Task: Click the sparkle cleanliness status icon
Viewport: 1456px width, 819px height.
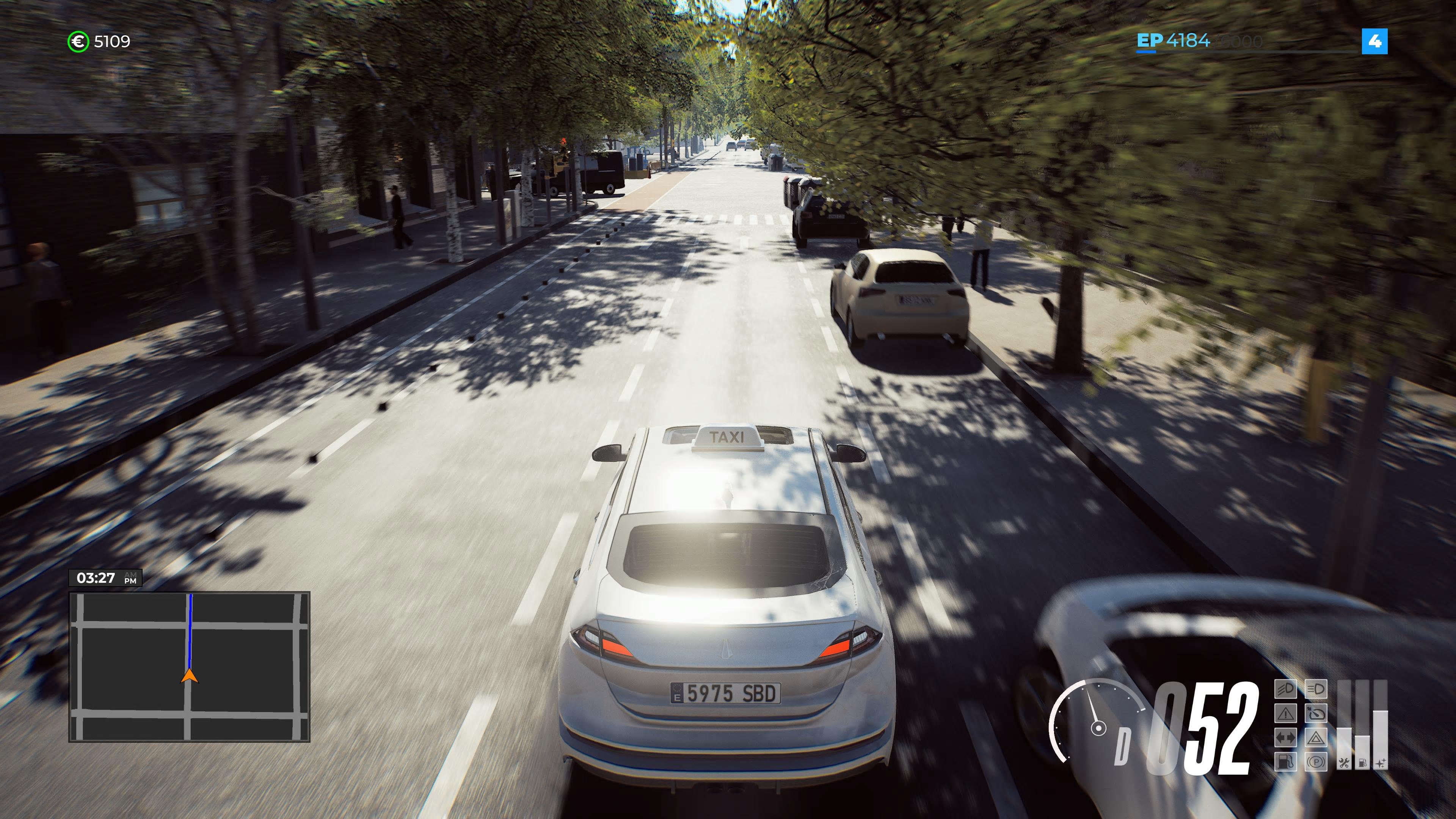Action: (x=1380, y=763)
